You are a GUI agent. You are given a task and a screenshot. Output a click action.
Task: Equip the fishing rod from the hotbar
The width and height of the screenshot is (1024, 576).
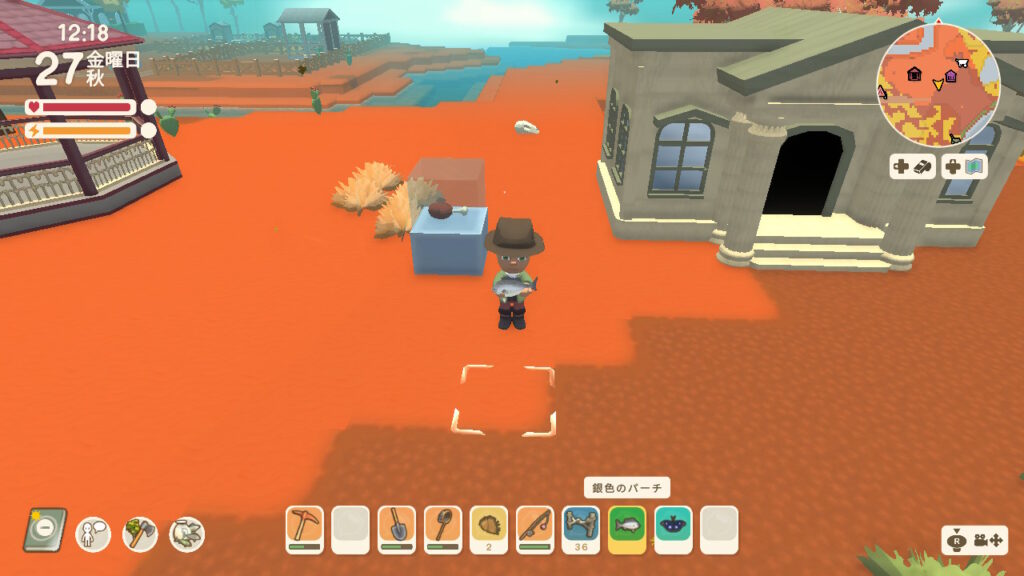535,528
